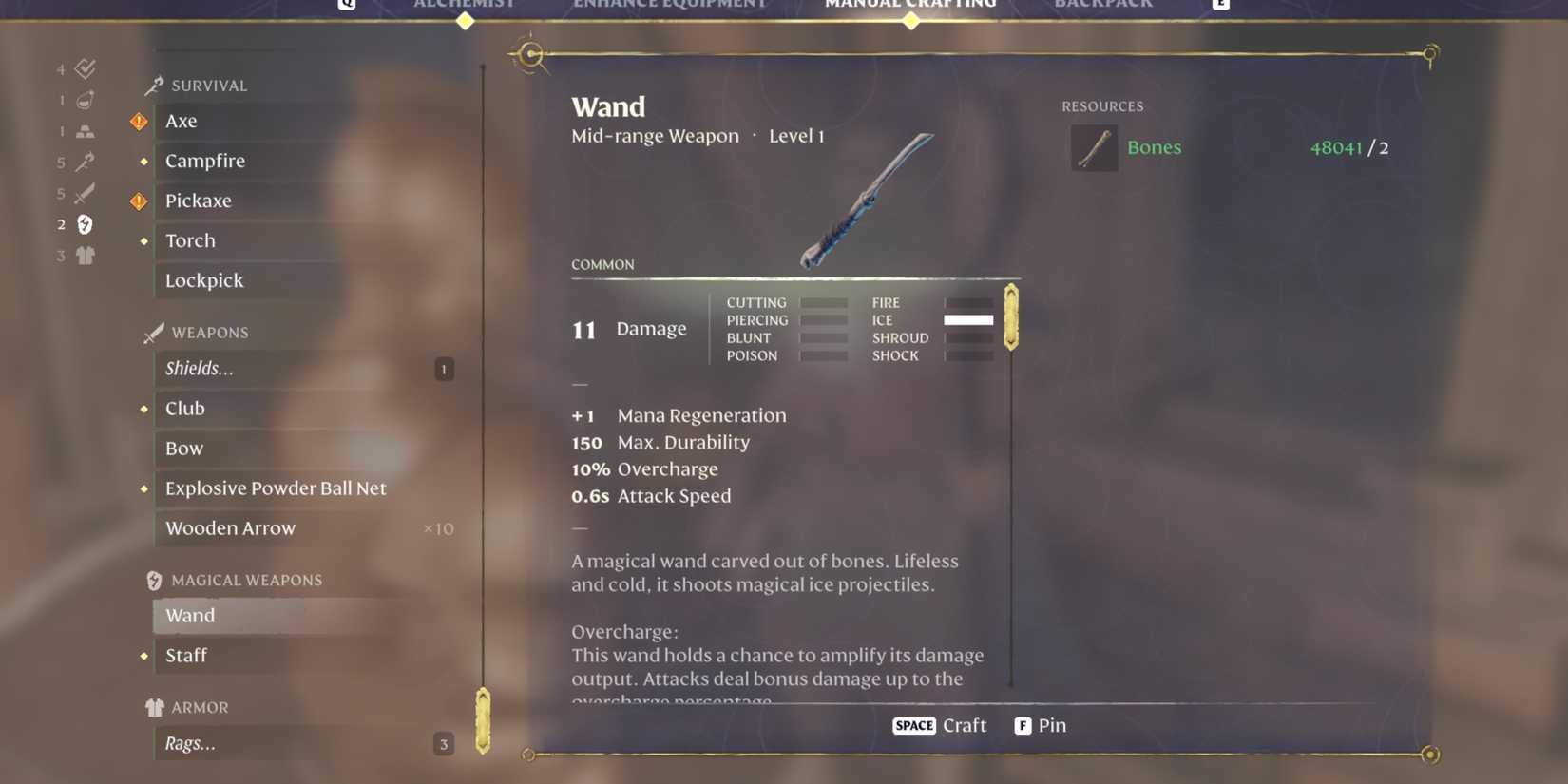Click the yellow diamond marker next to Staff
1568x784 pixels.
(x=143, y=656)
